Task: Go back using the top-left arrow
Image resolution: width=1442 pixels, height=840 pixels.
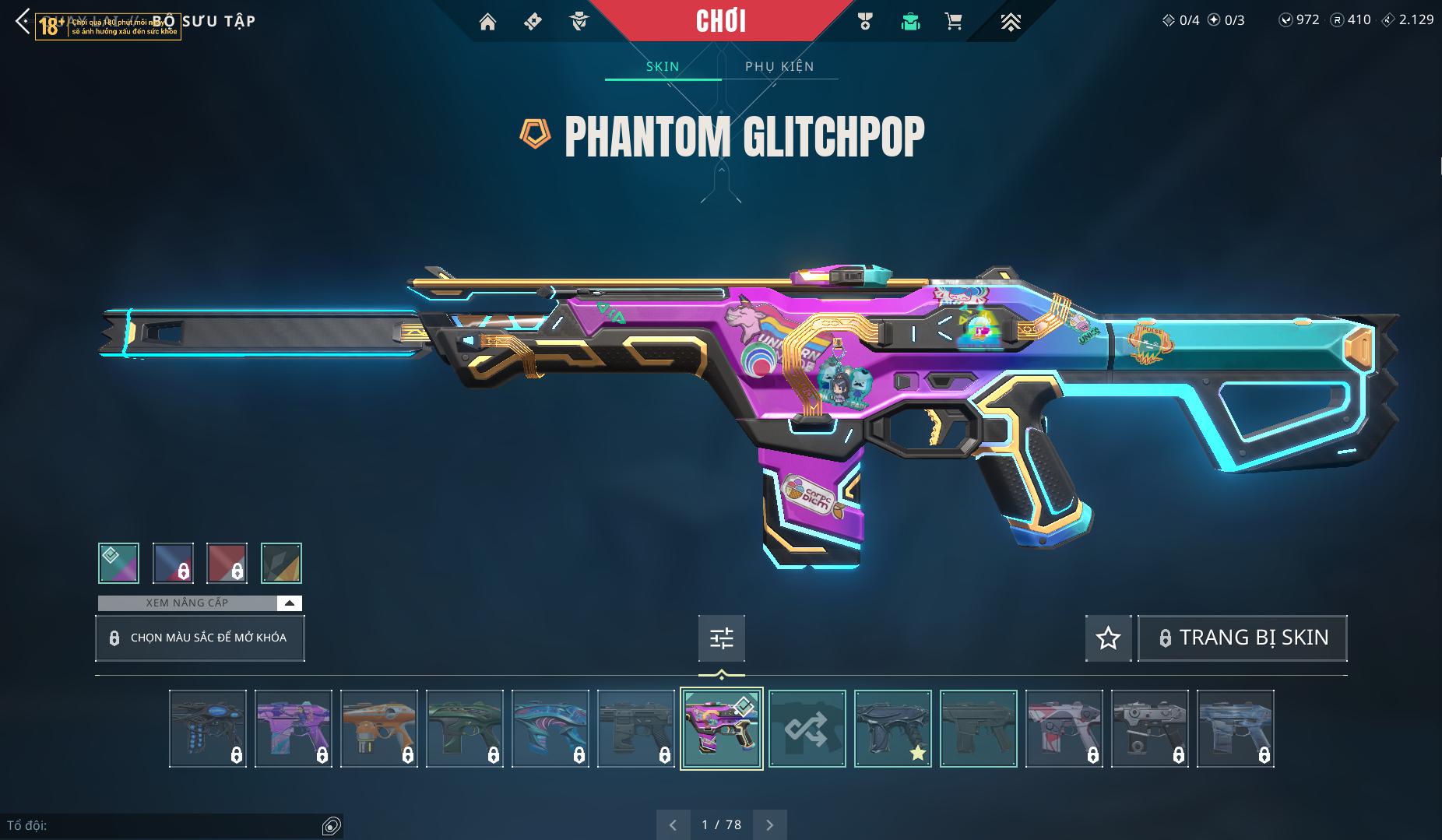Action: click(x=22, y=22)
